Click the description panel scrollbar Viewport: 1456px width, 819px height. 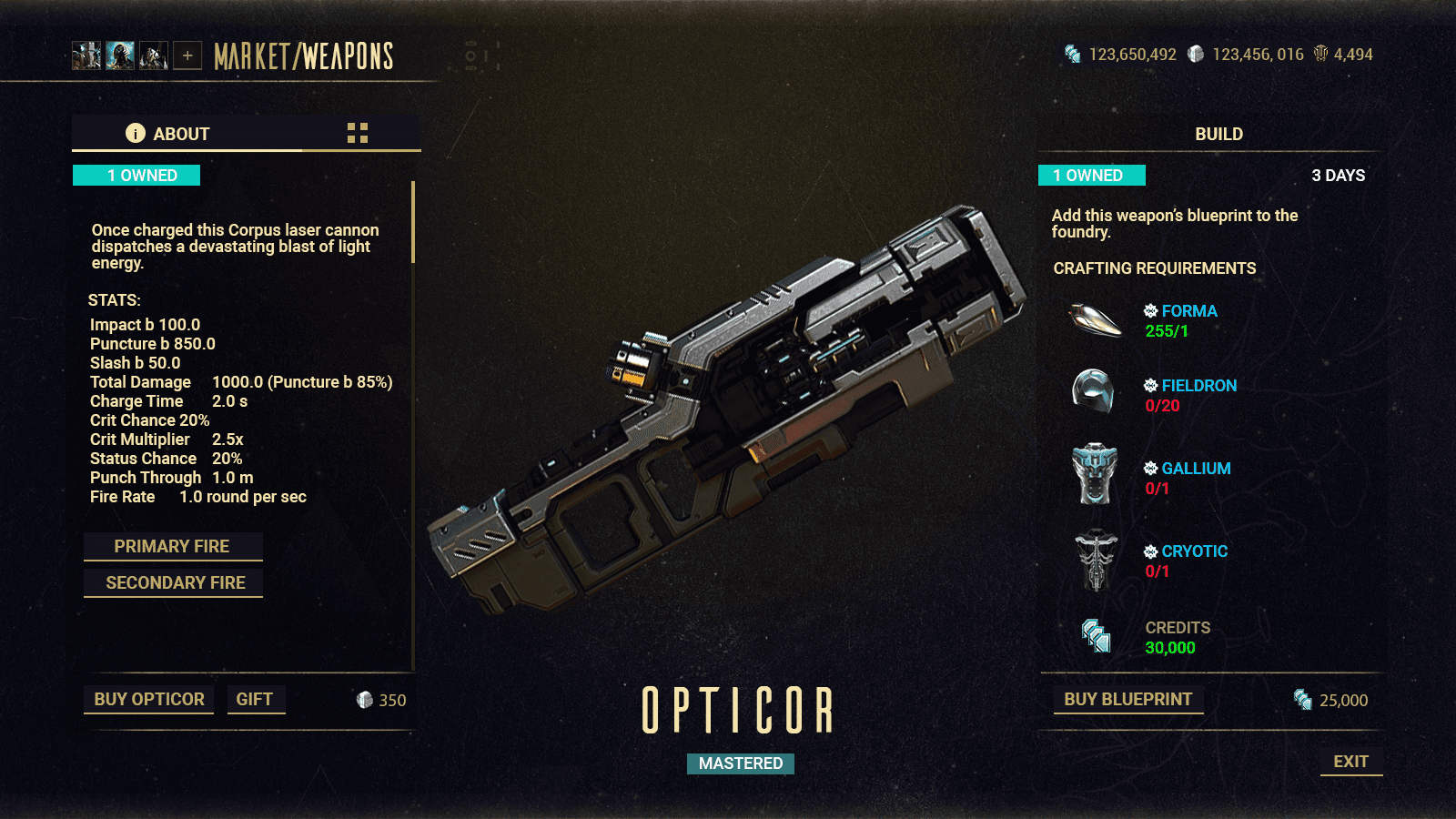pos(413,222)
